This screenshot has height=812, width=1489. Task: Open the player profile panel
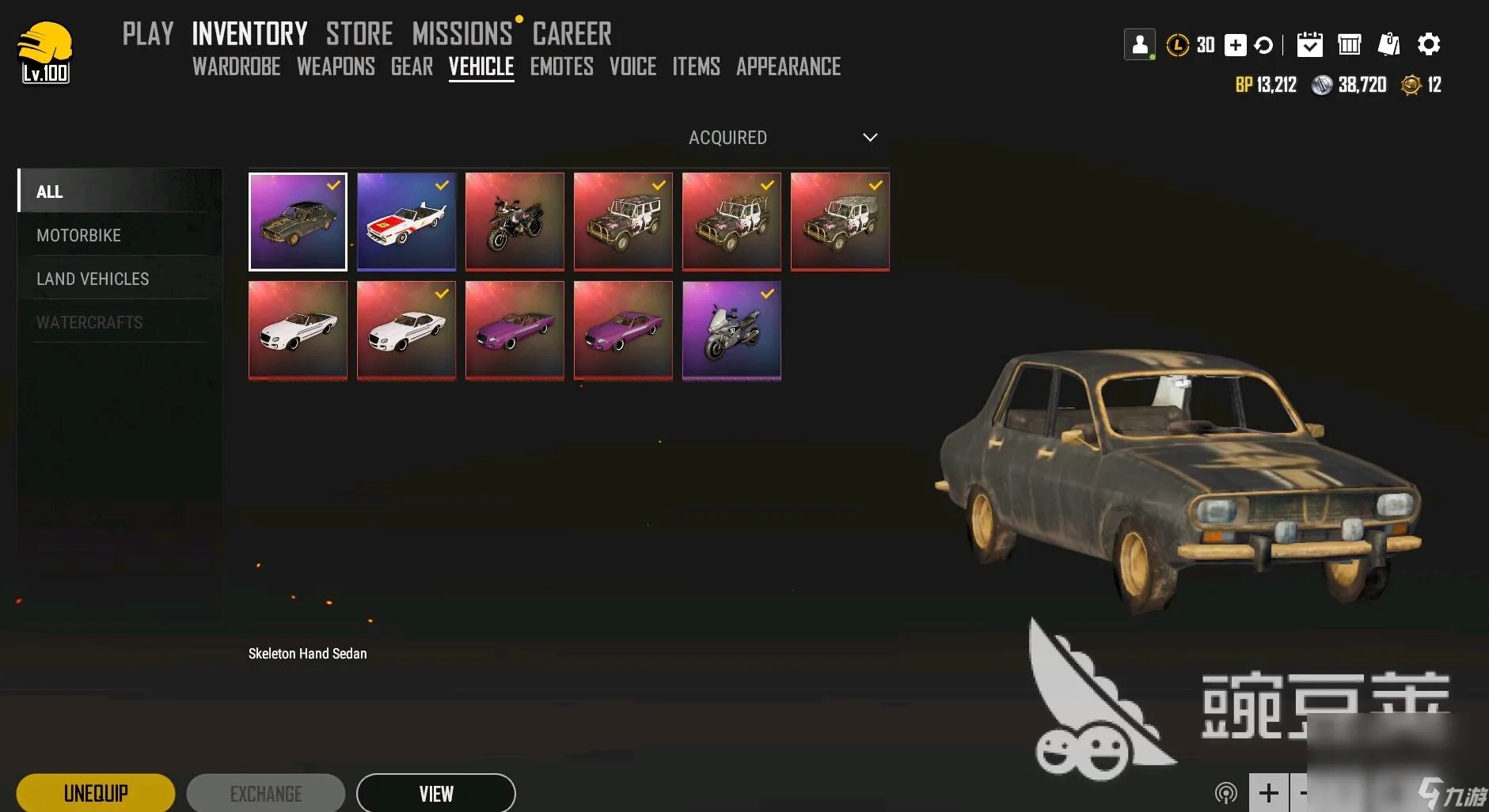click(1140, 44)
